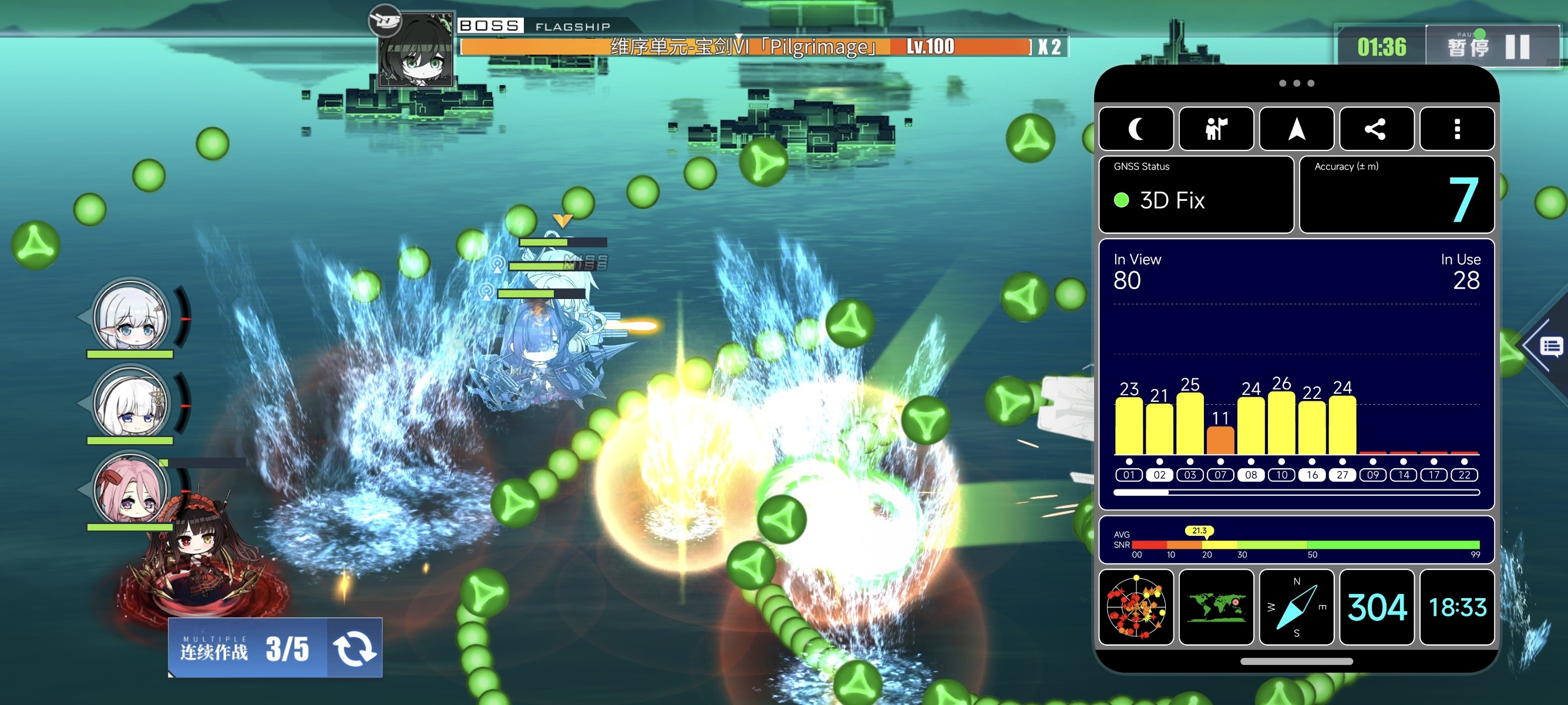This screenshot has width=1568, height=705.
Task: Open the compass view
Action: point(1297,607)
